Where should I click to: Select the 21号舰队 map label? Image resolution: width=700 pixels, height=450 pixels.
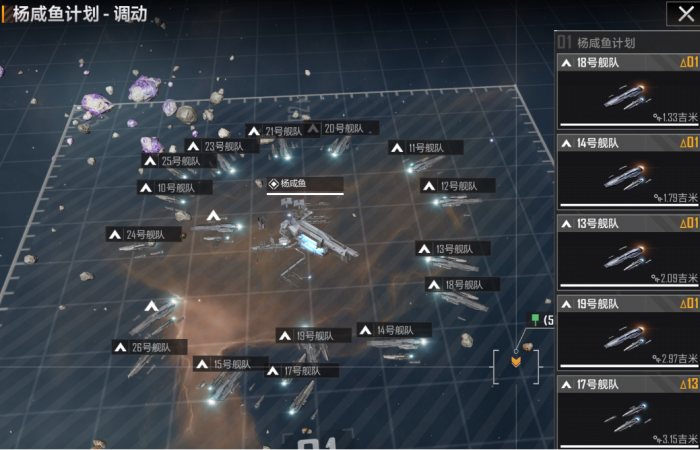click(276, 131)
